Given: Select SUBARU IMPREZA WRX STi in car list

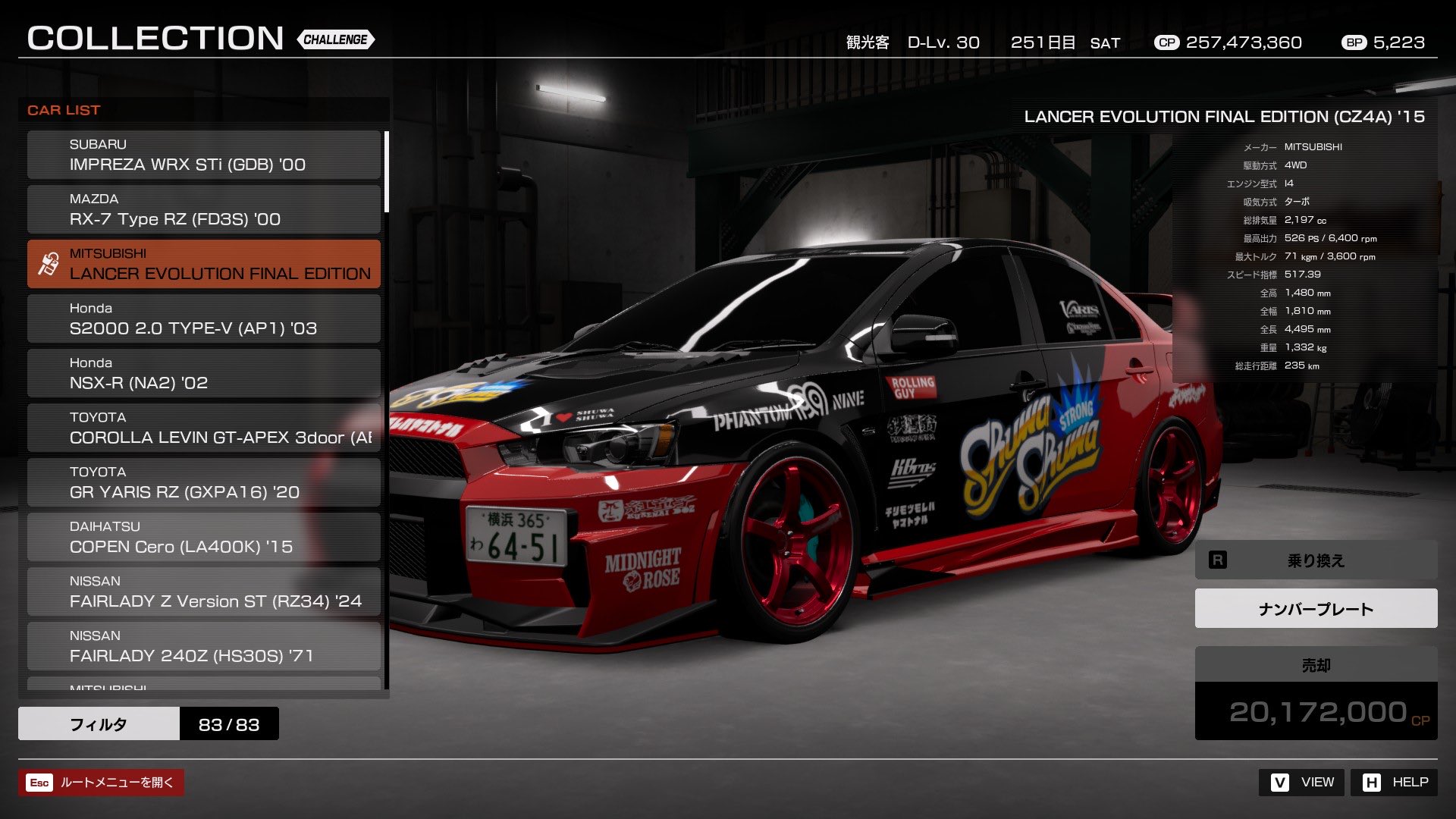Looking at the screenshot, I should coord(203,155).
